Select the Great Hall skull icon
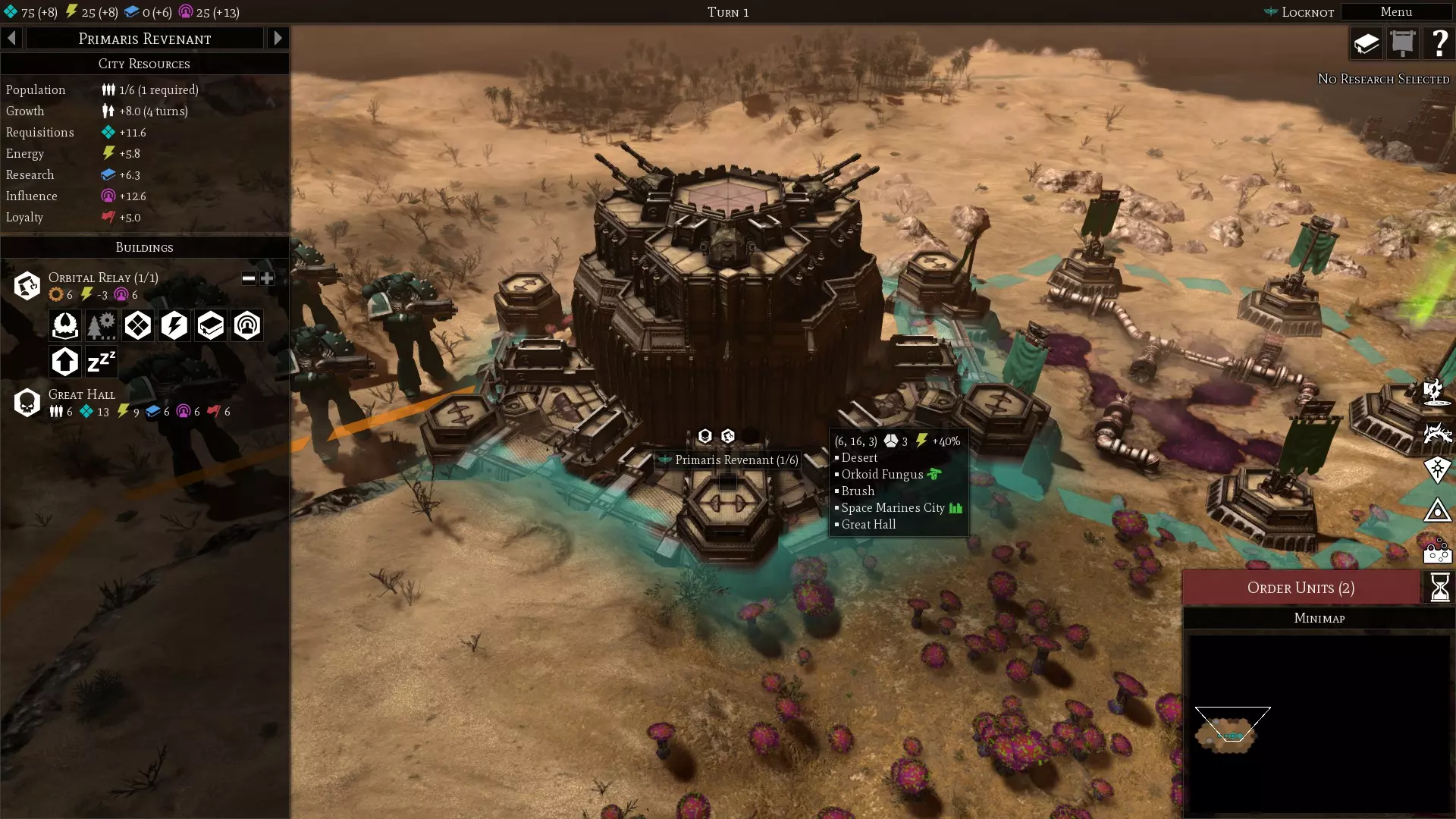 tap(27, 403)
